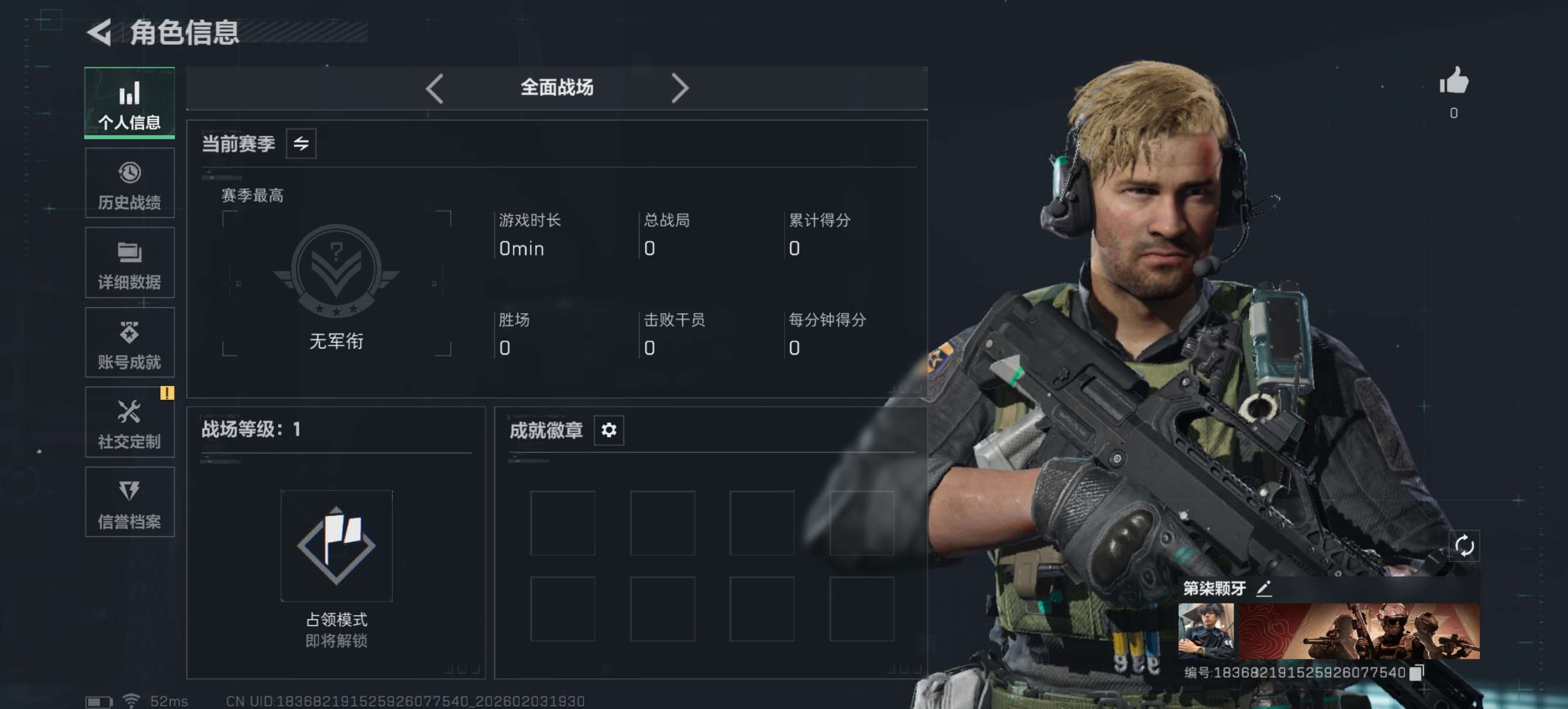Click the player avatar portrait thumbnail
Image resolution: width=1568 pixels, height=709 pixels.
click(1206, 631)
